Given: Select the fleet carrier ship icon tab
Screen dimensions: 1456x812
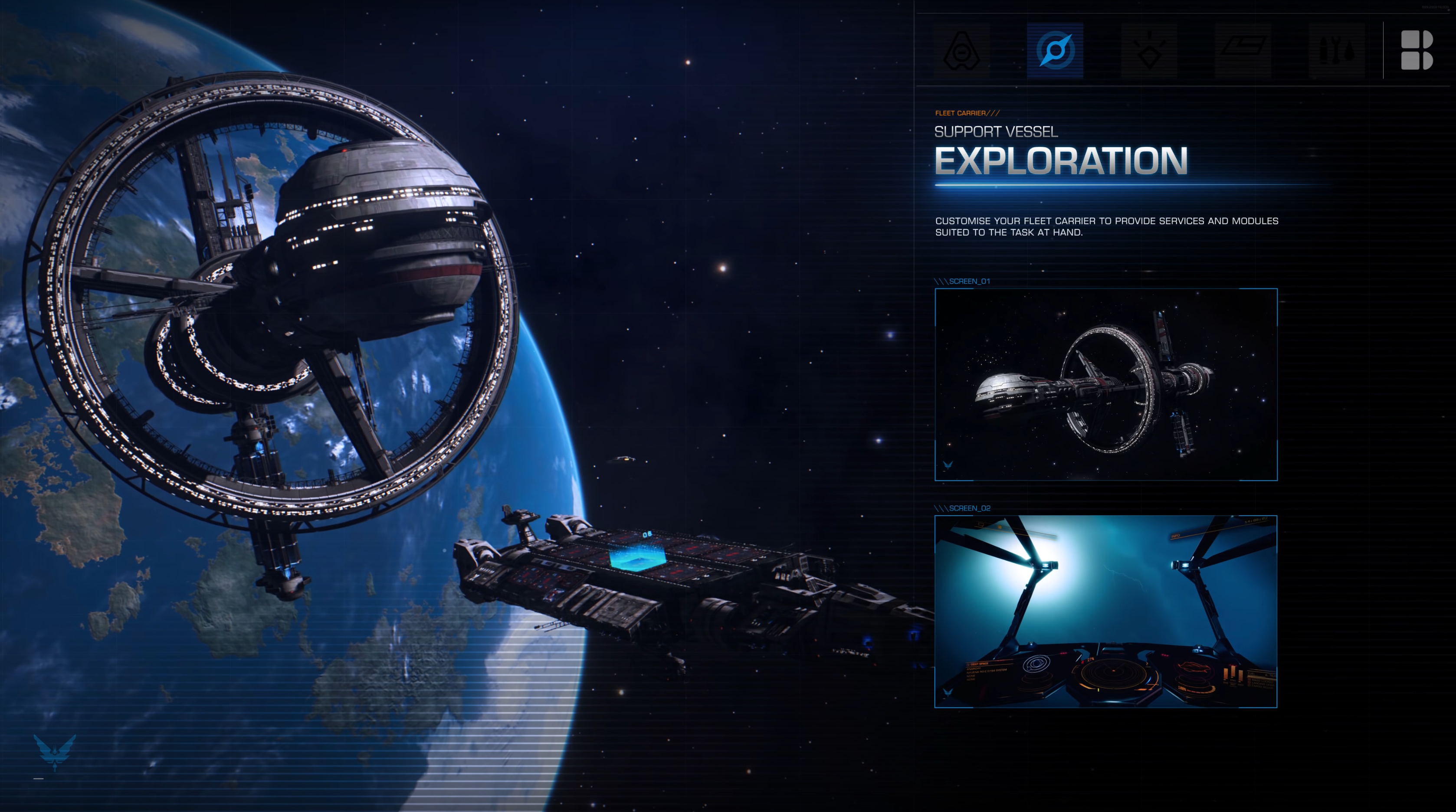Looking at the screenshot, I should (x=961, y=51).
